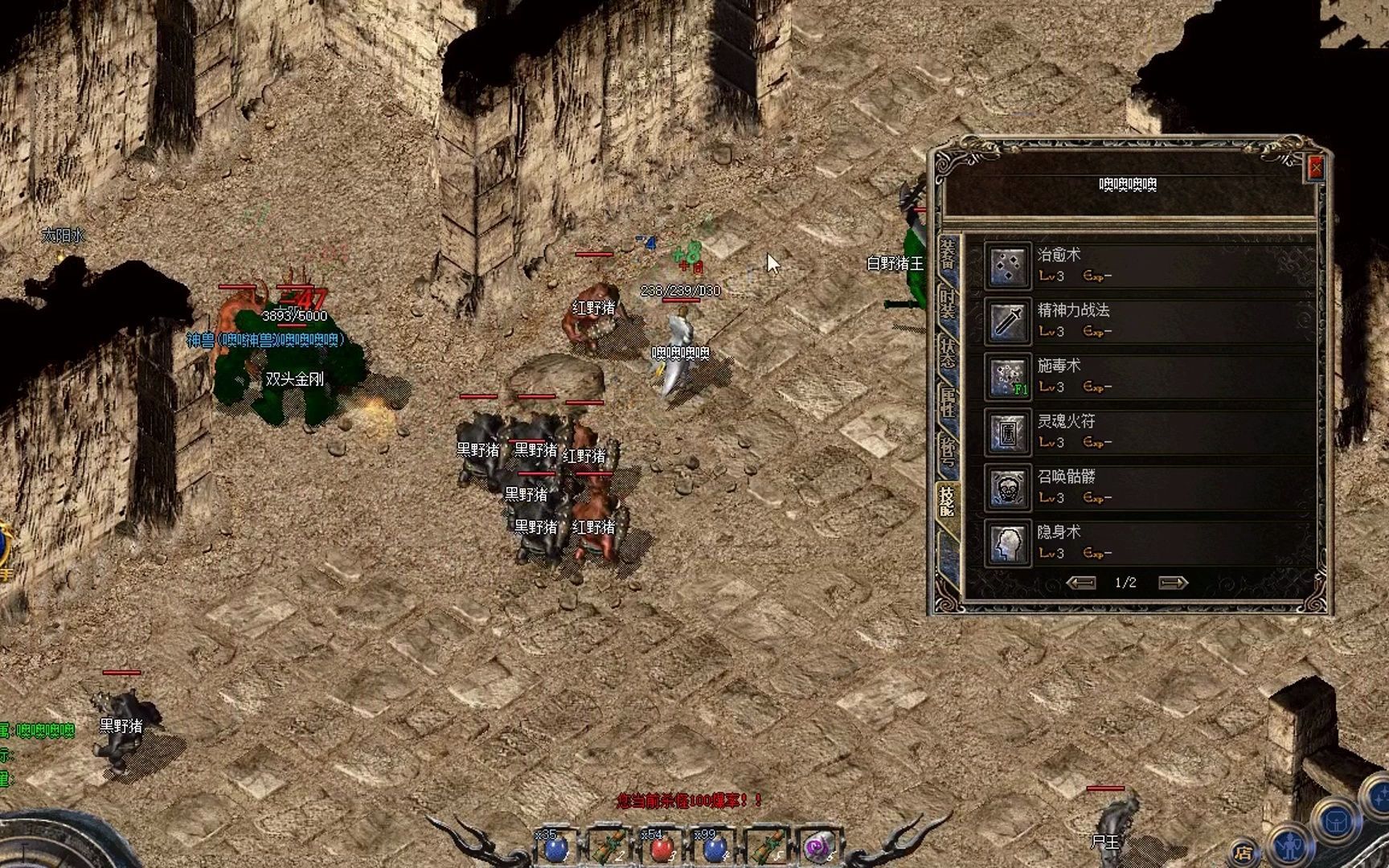
Task: Use the x35 blue potion in slot 1
Action: (x=555, y=849)
